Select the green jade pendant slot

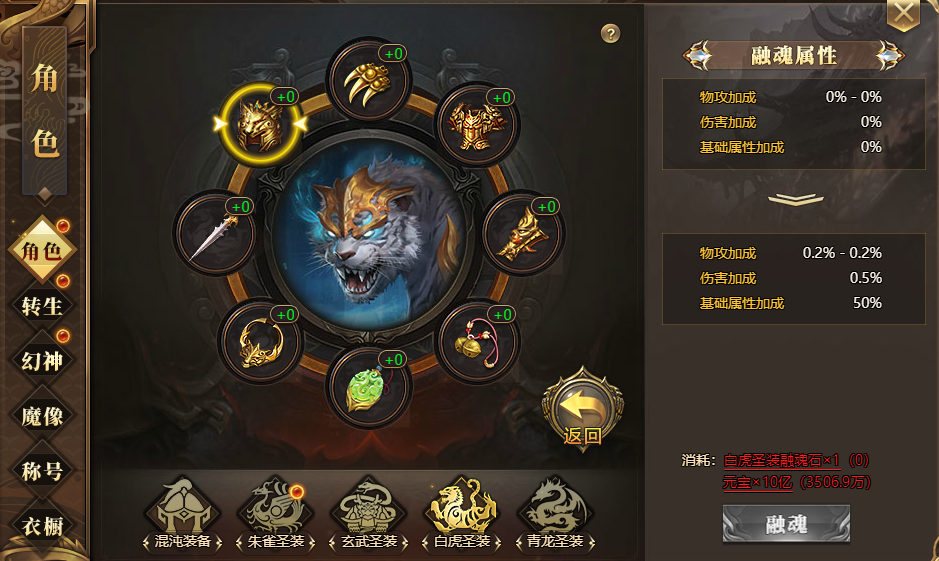(370, 386)
